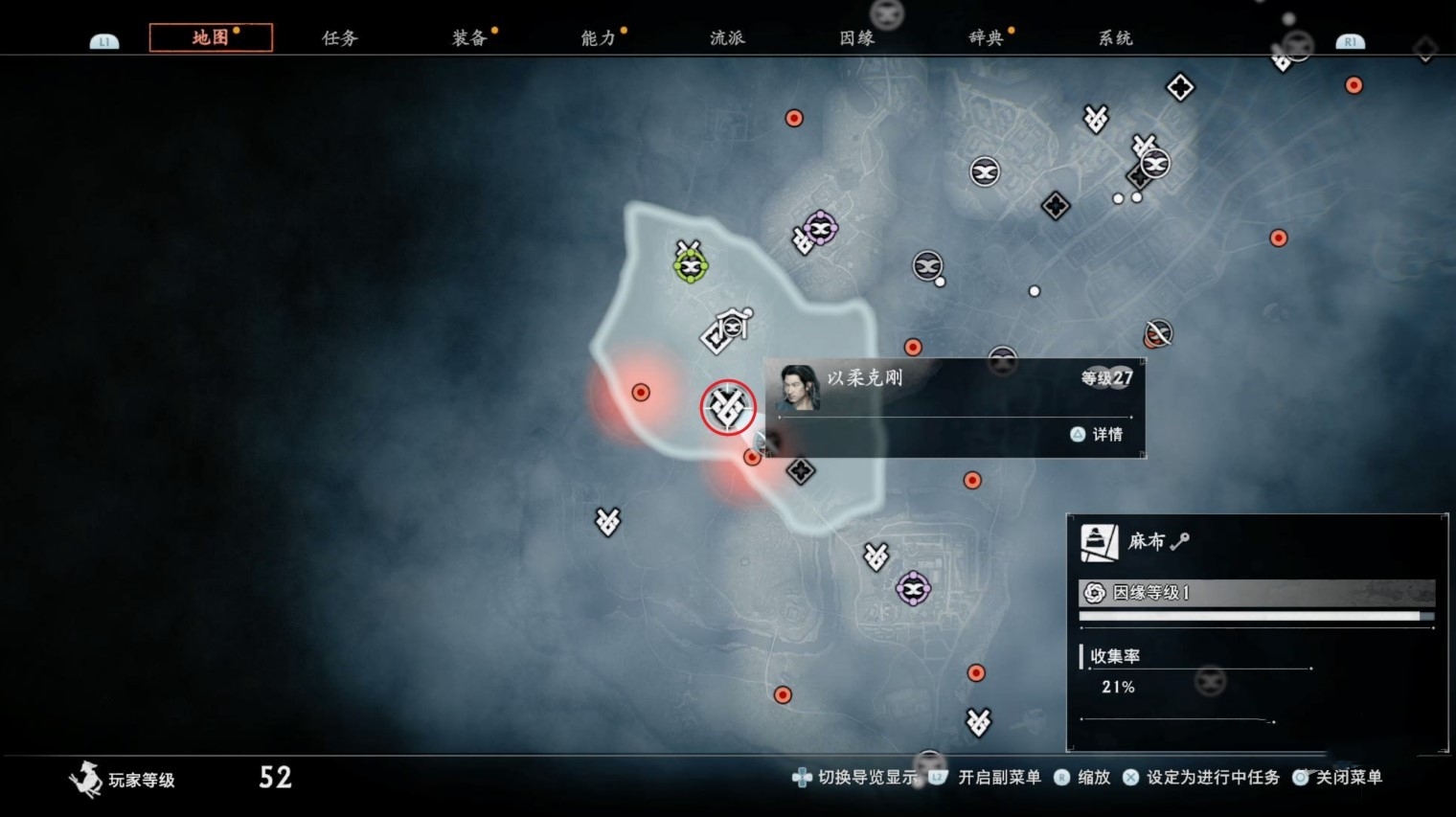The height and width of the screenshot is (817, 1456).
Task: Switch to the 能力 abilities tab
Action: tap(598, 38)
